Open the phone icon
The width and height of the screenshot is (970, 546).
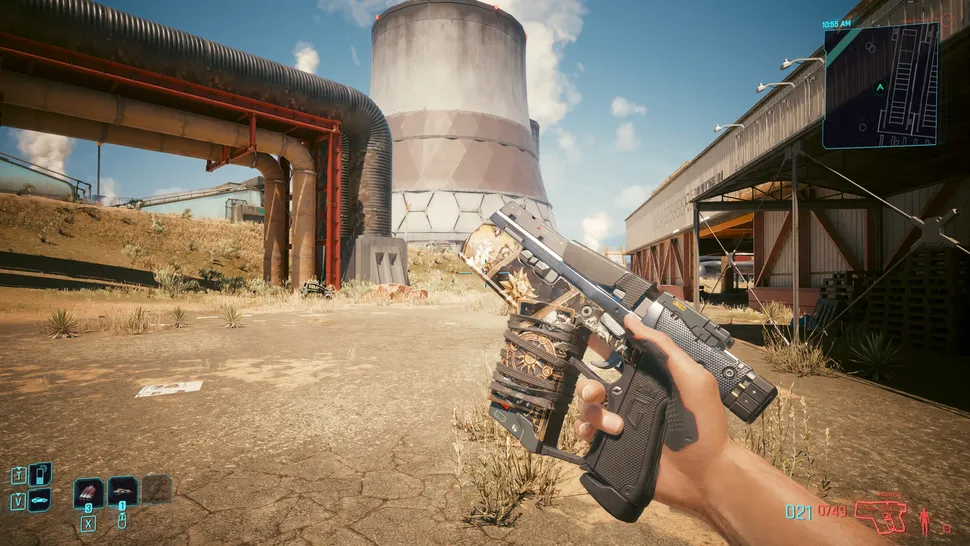pos(40,474)
